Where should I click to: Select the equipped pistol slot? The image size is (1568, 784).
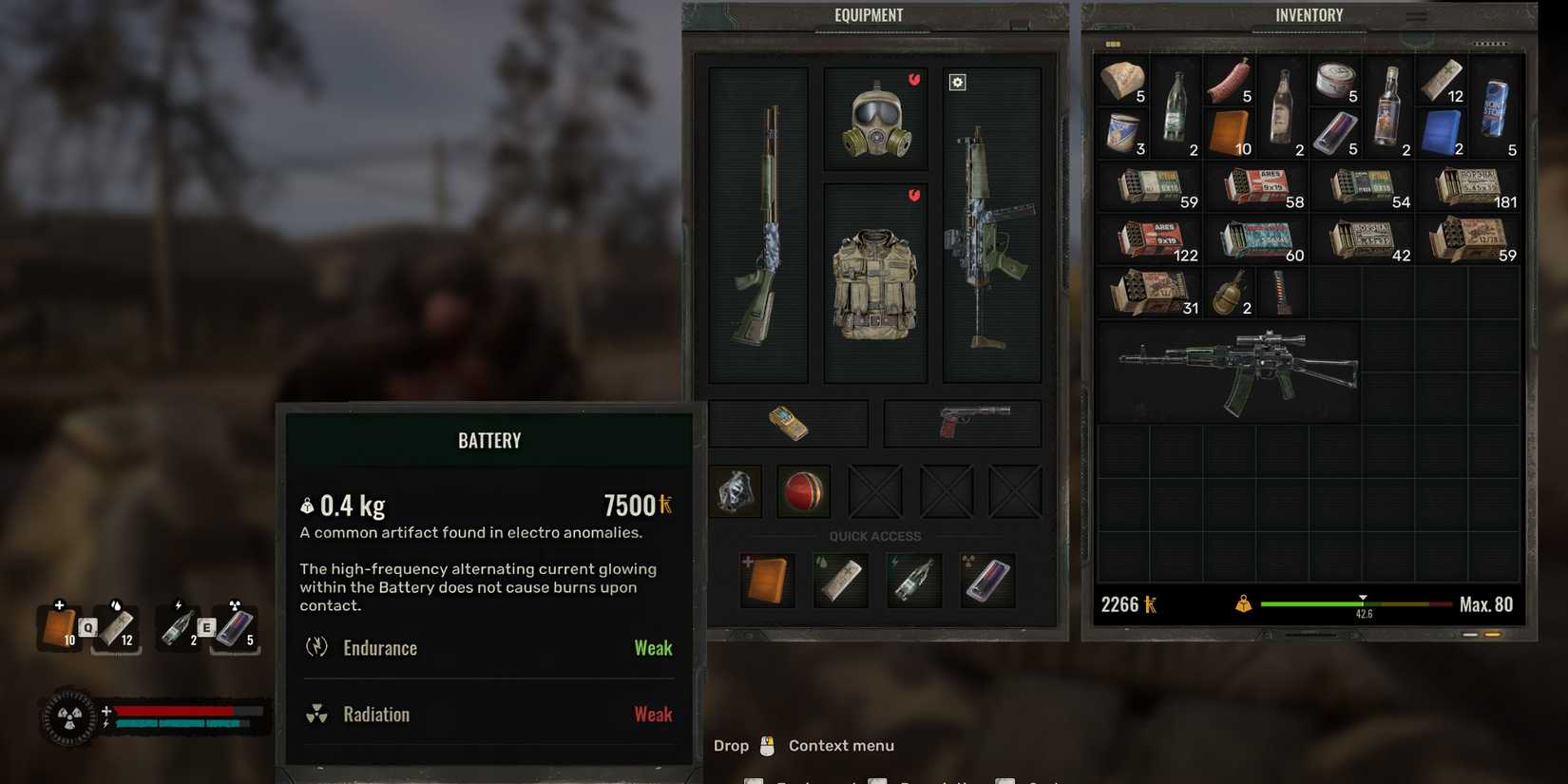(x=962, y=423)
